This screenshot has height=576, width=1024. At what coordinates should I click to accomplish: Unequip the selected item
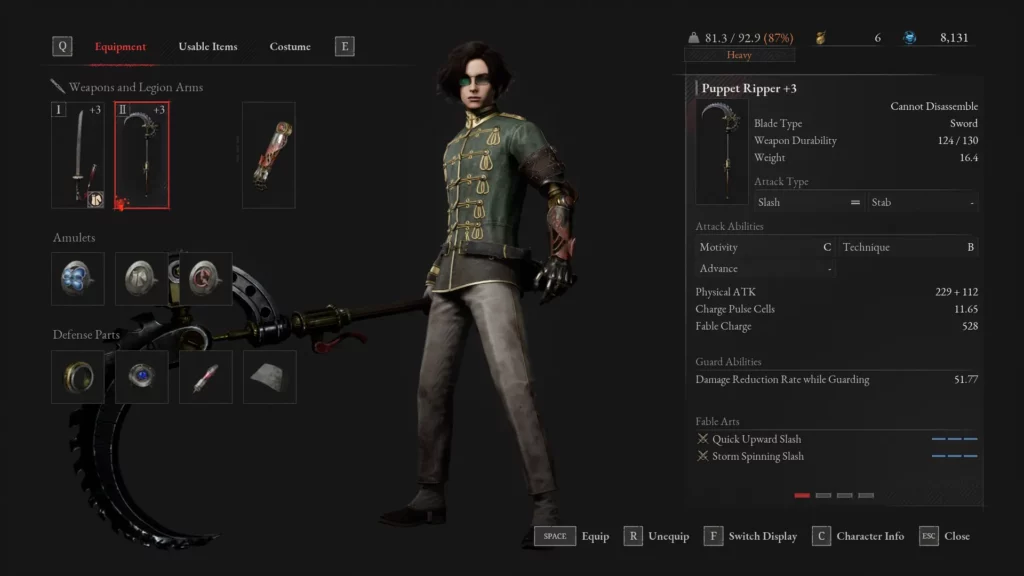tap(657, 536)
